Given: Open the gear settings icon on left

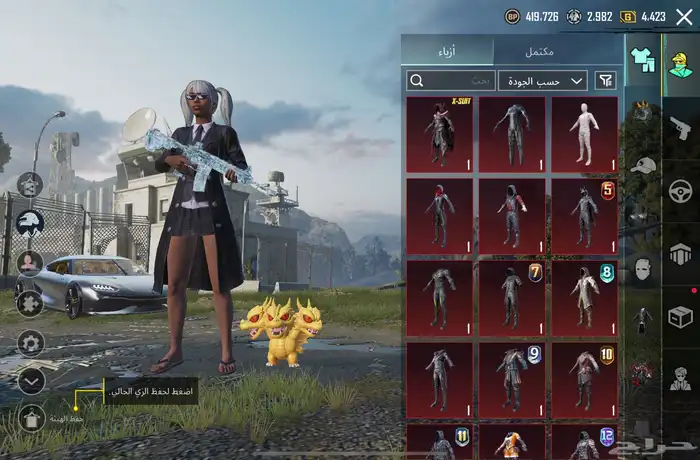Looking at the screenshot, I should coord(31,343).
